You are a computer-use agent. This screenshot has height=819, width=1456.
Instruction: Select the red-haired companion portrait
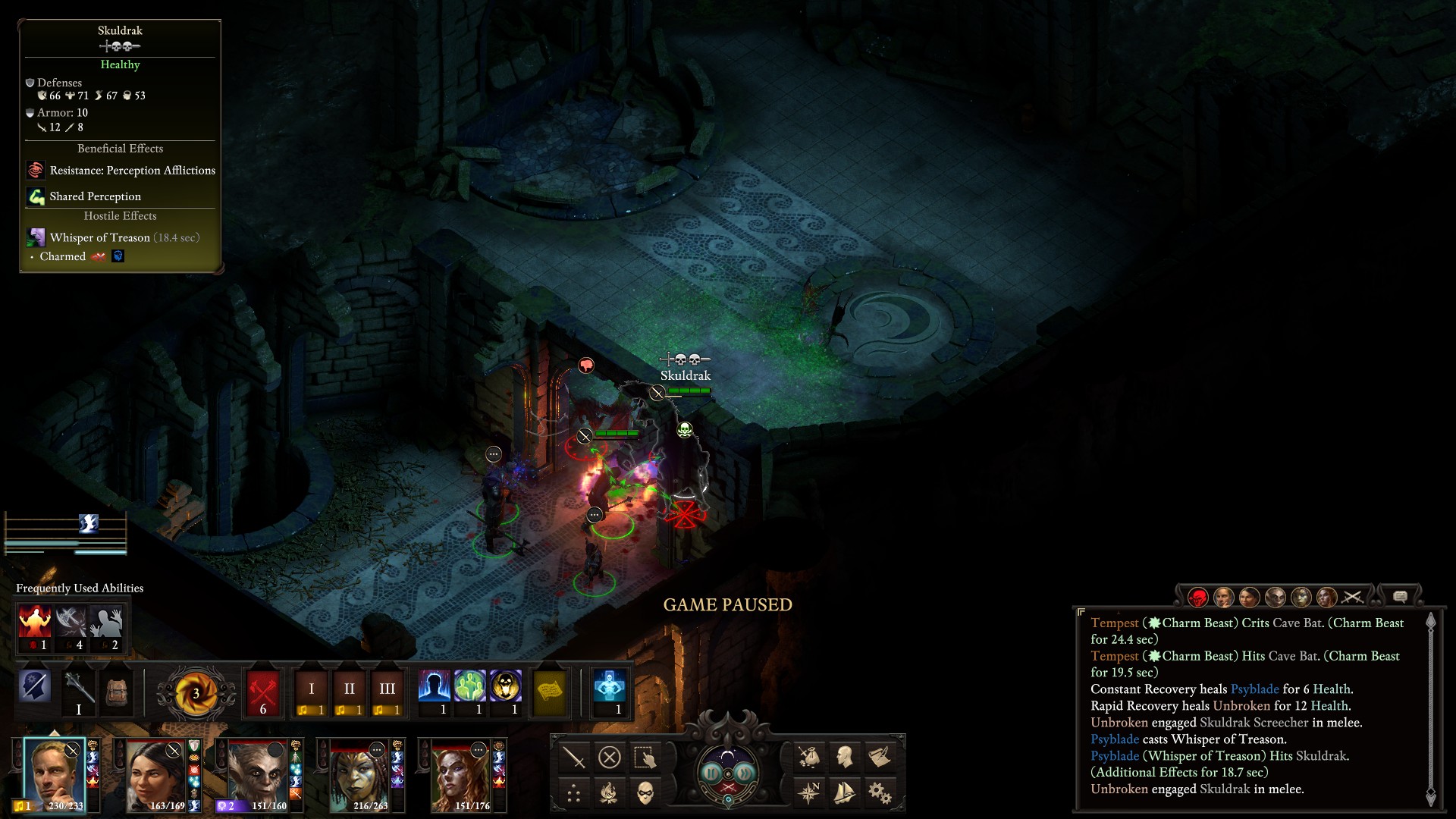(460, 774)
